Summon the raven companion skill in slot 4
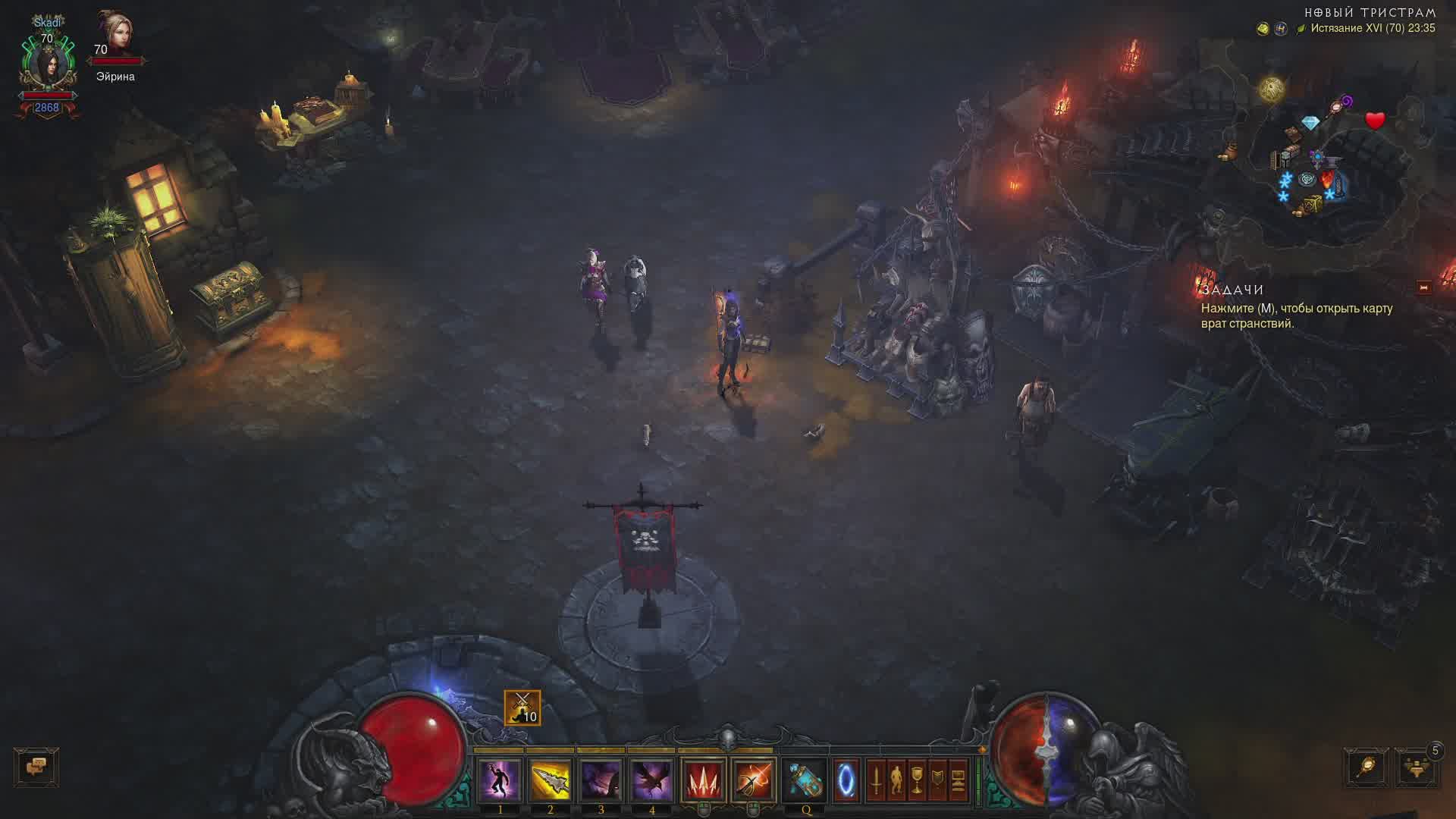Image resolution: width=1456 pixels, height=819 pixels. (651, 780)
